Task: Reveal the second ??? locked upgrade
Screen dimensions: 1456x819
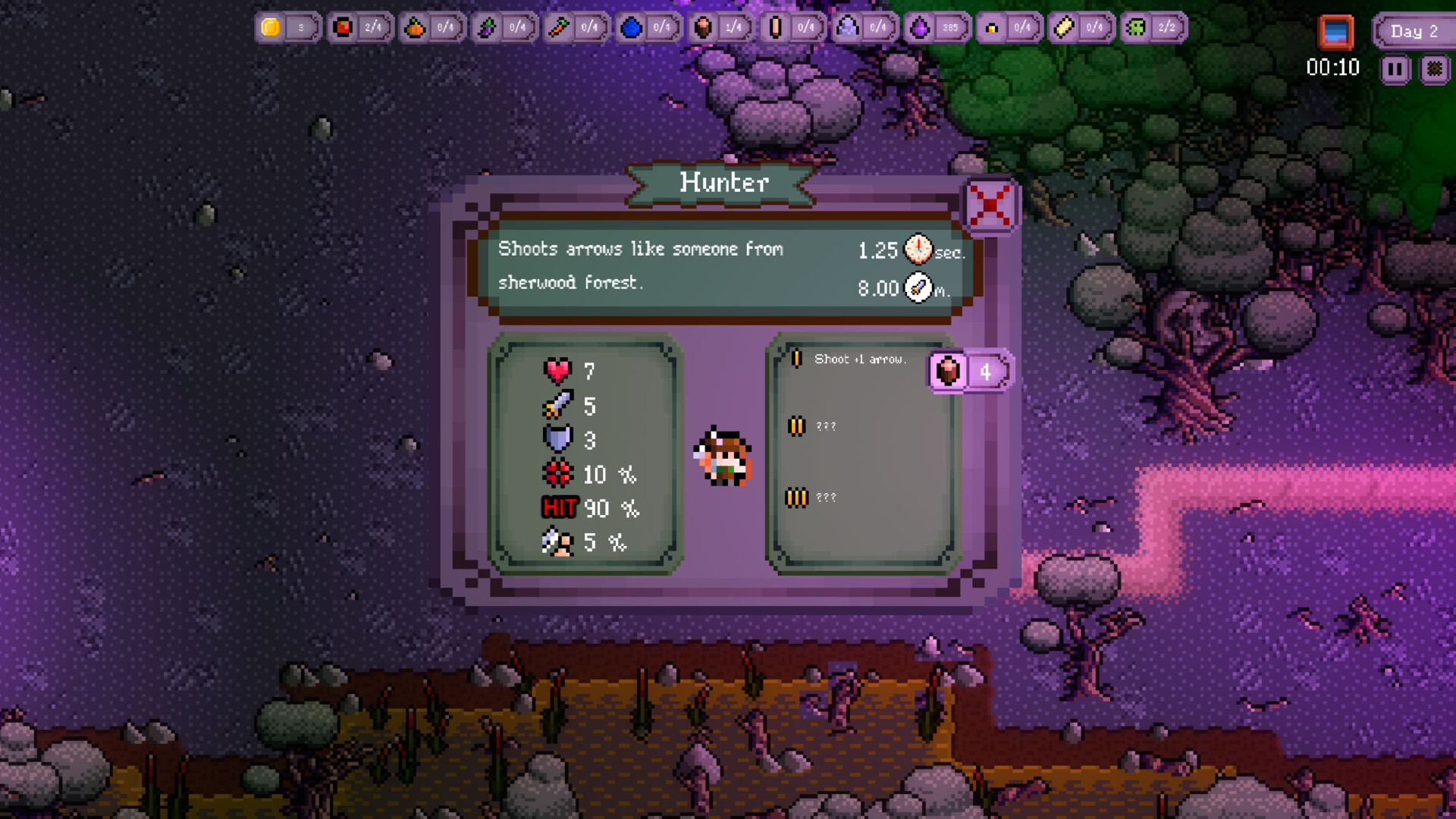Action: tap(827, 497)
